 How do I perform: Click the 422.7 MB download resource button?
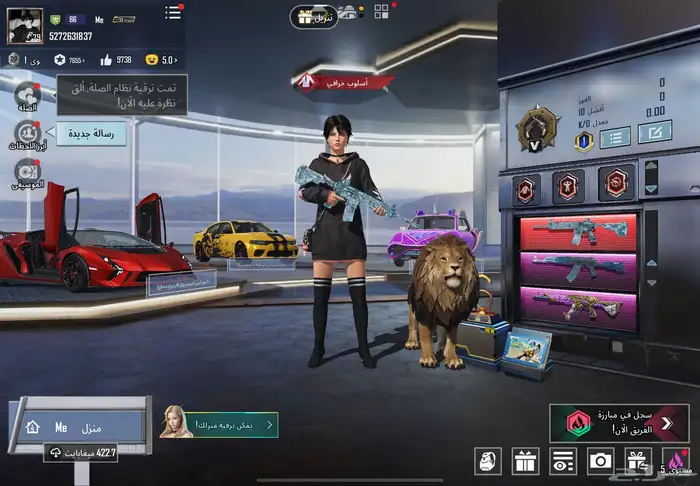click(82, 453)
